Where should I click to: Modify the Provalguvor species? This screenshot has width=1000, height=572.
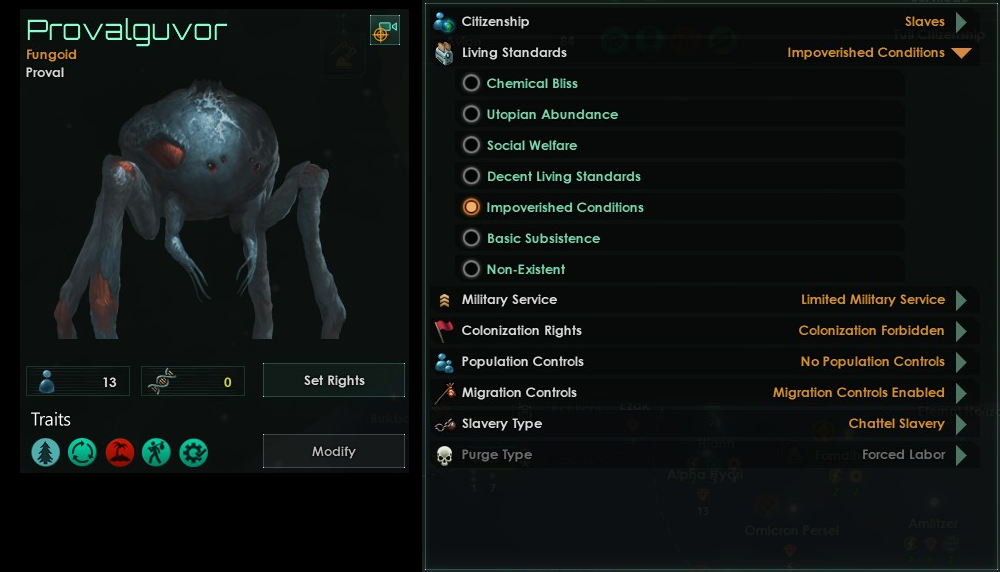pos(334,451)
